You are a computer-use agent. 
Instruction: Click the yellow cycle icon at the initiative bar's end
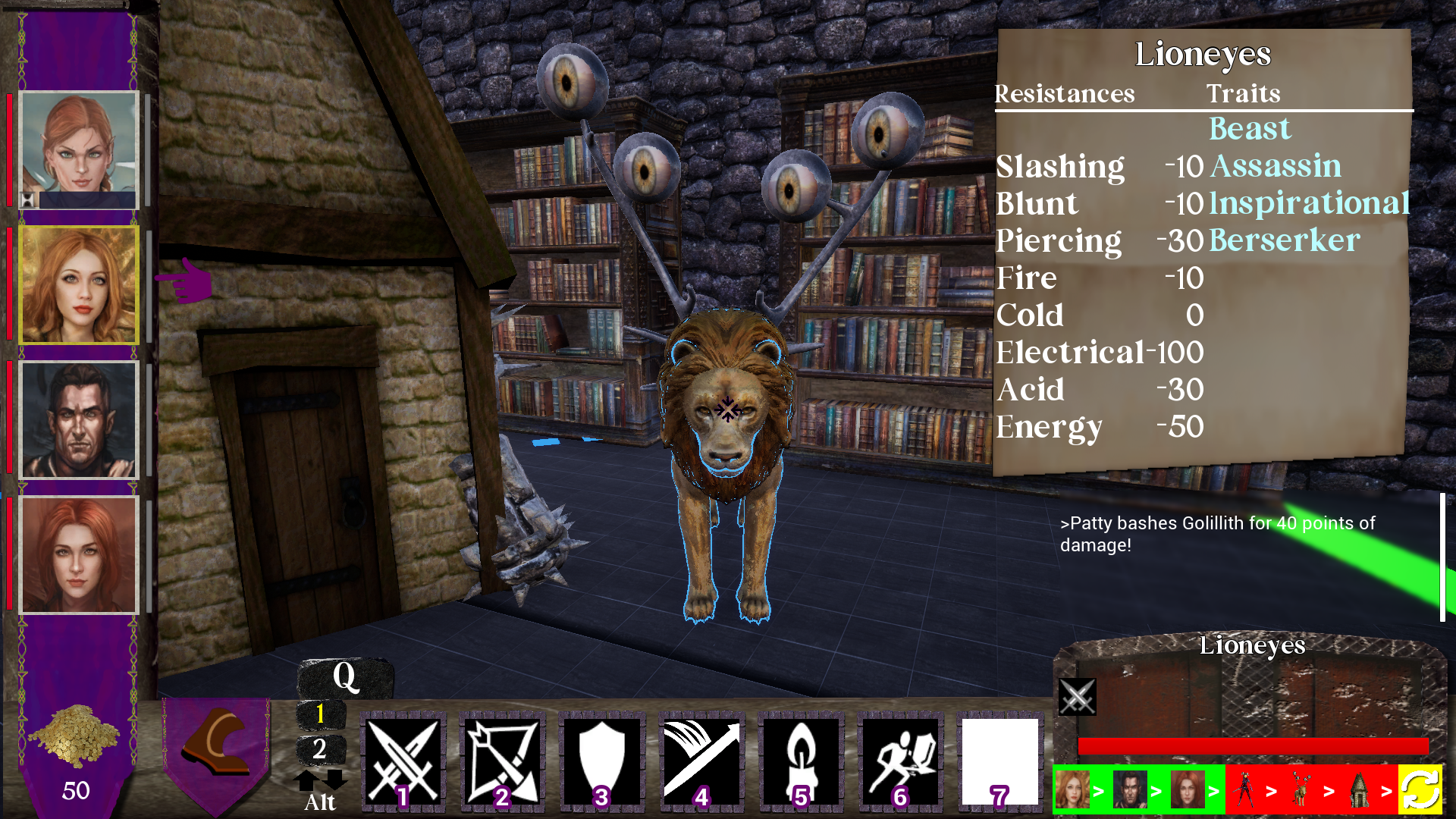1420,793
